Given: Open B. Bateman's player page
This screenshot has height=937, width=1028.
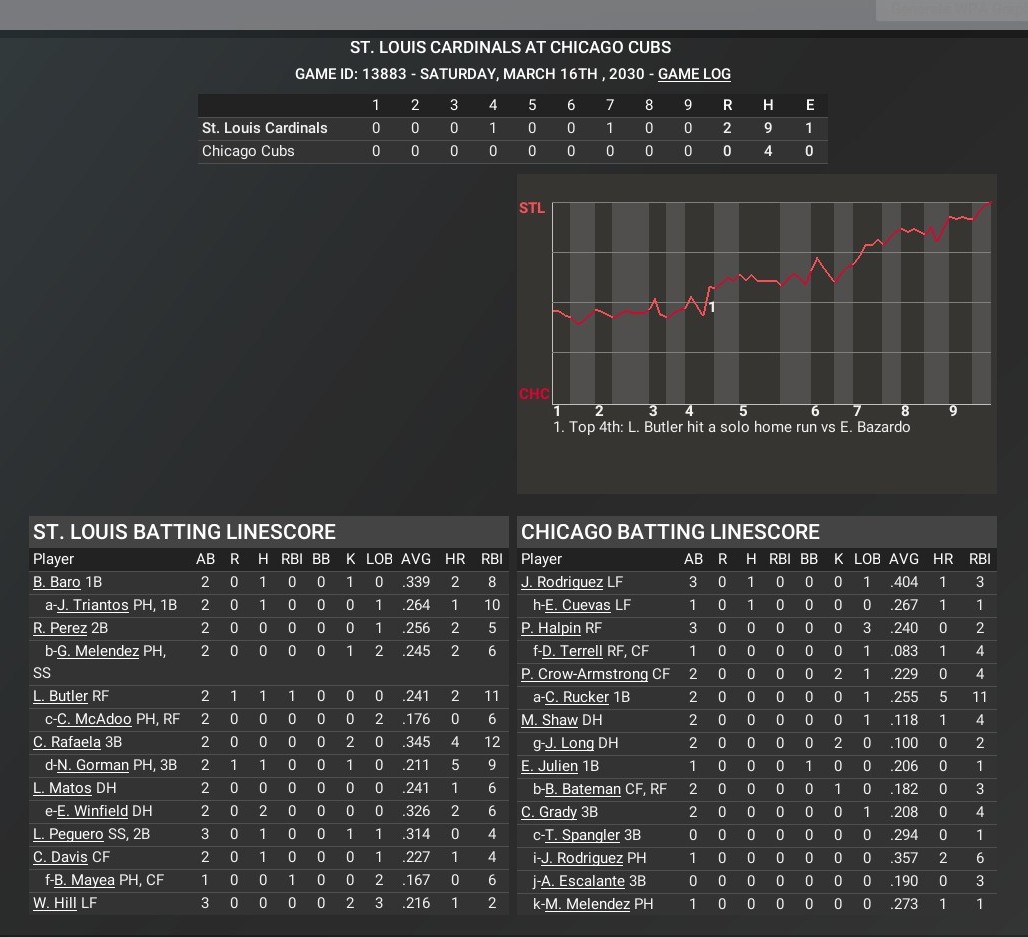Looking at the screenshot, I should click(x=582, y=789).
